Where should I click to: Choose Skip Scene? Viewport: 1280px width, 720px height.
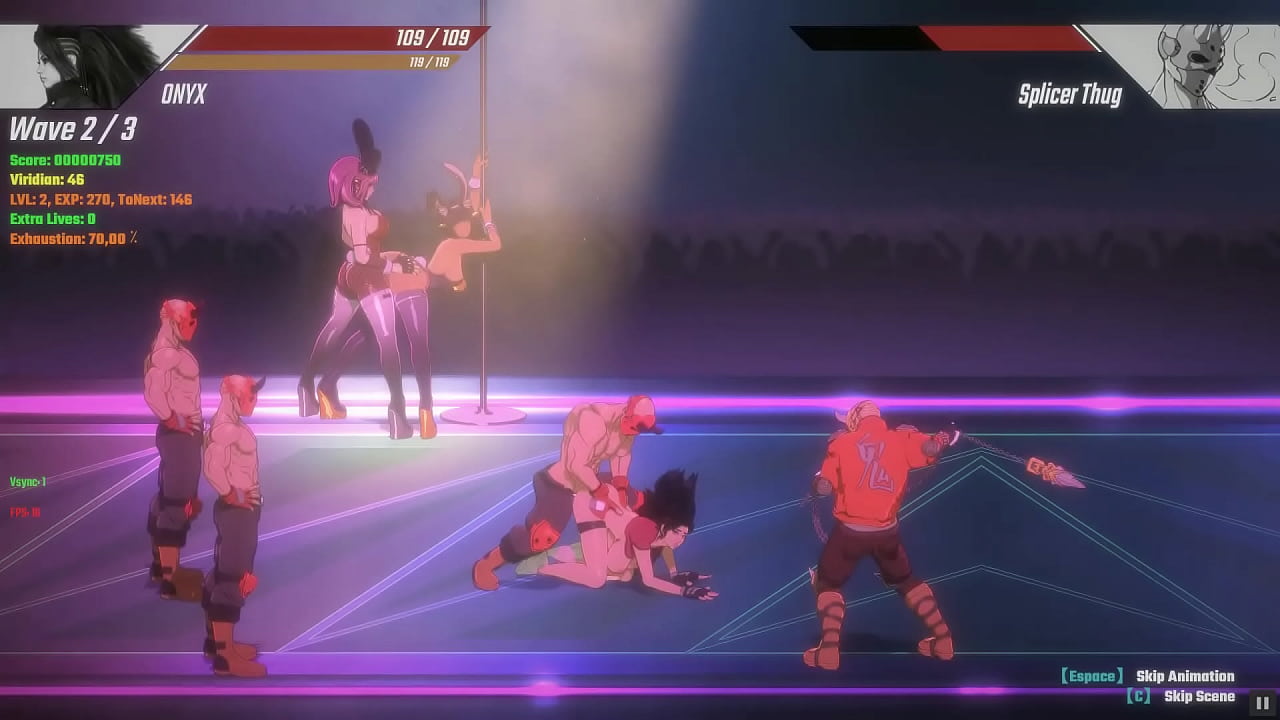[x=1198, y=696]
